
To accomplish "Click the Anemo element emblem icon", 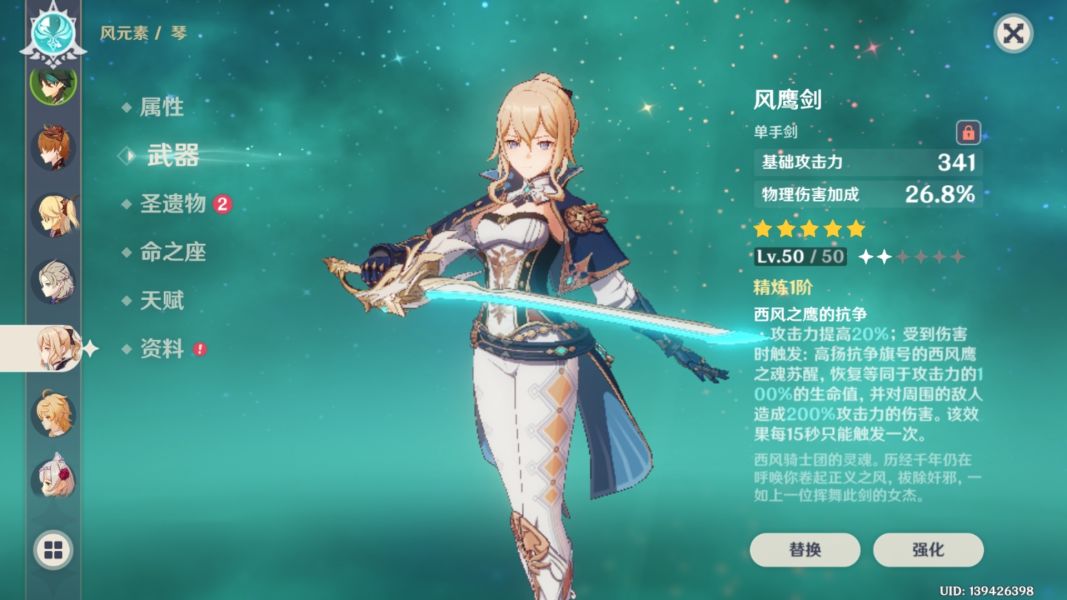I will 47,30.
